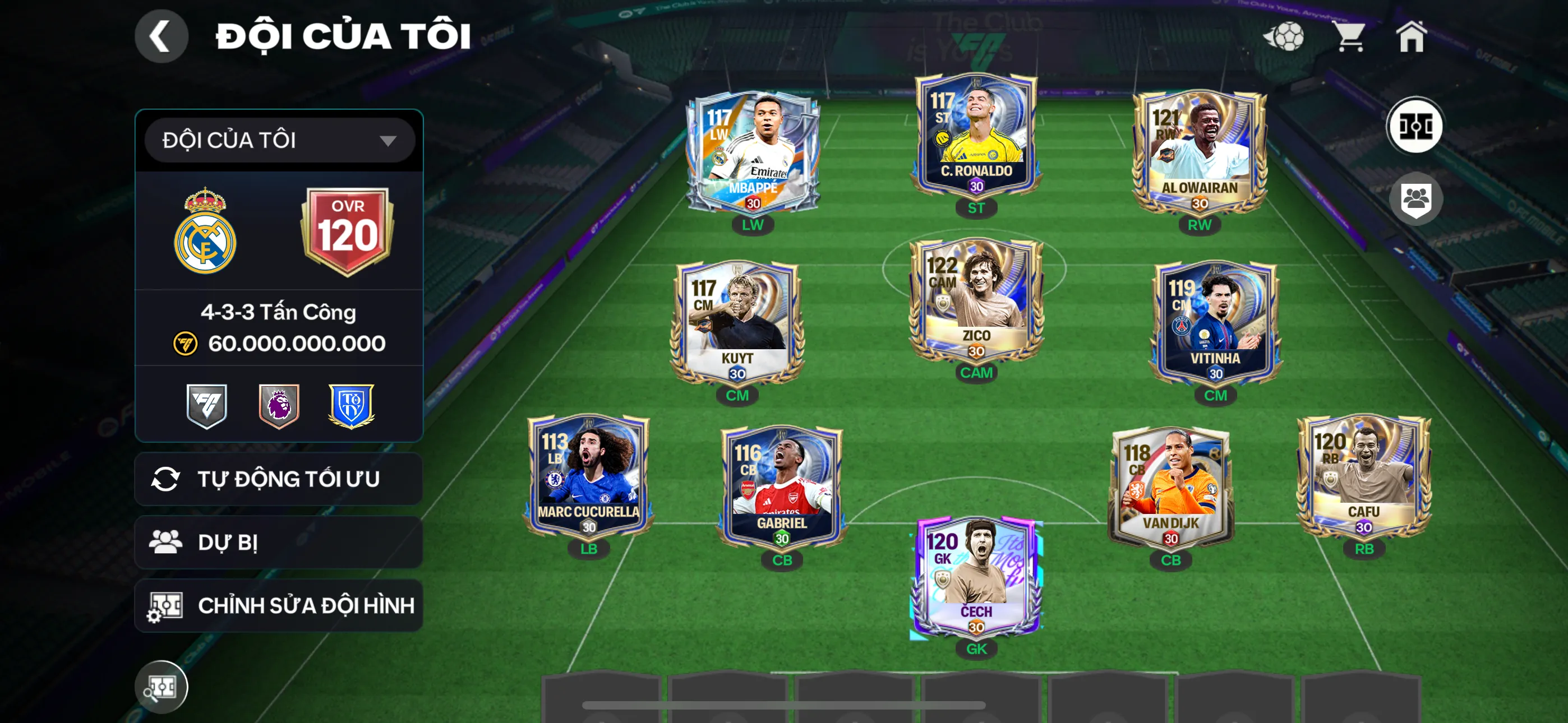1568x723 pixels.
Task: Tap the football icon in top bar
Action: click(1284, 36)
